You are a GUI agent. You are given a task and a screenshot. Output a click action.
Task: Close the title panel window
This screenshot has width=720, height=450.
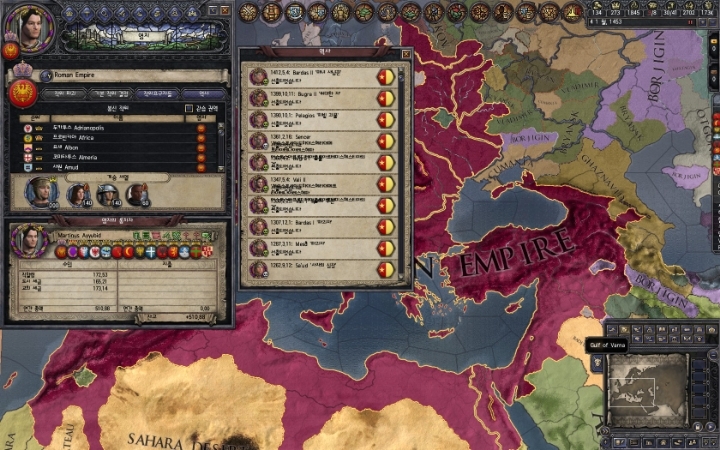point(225,9)
